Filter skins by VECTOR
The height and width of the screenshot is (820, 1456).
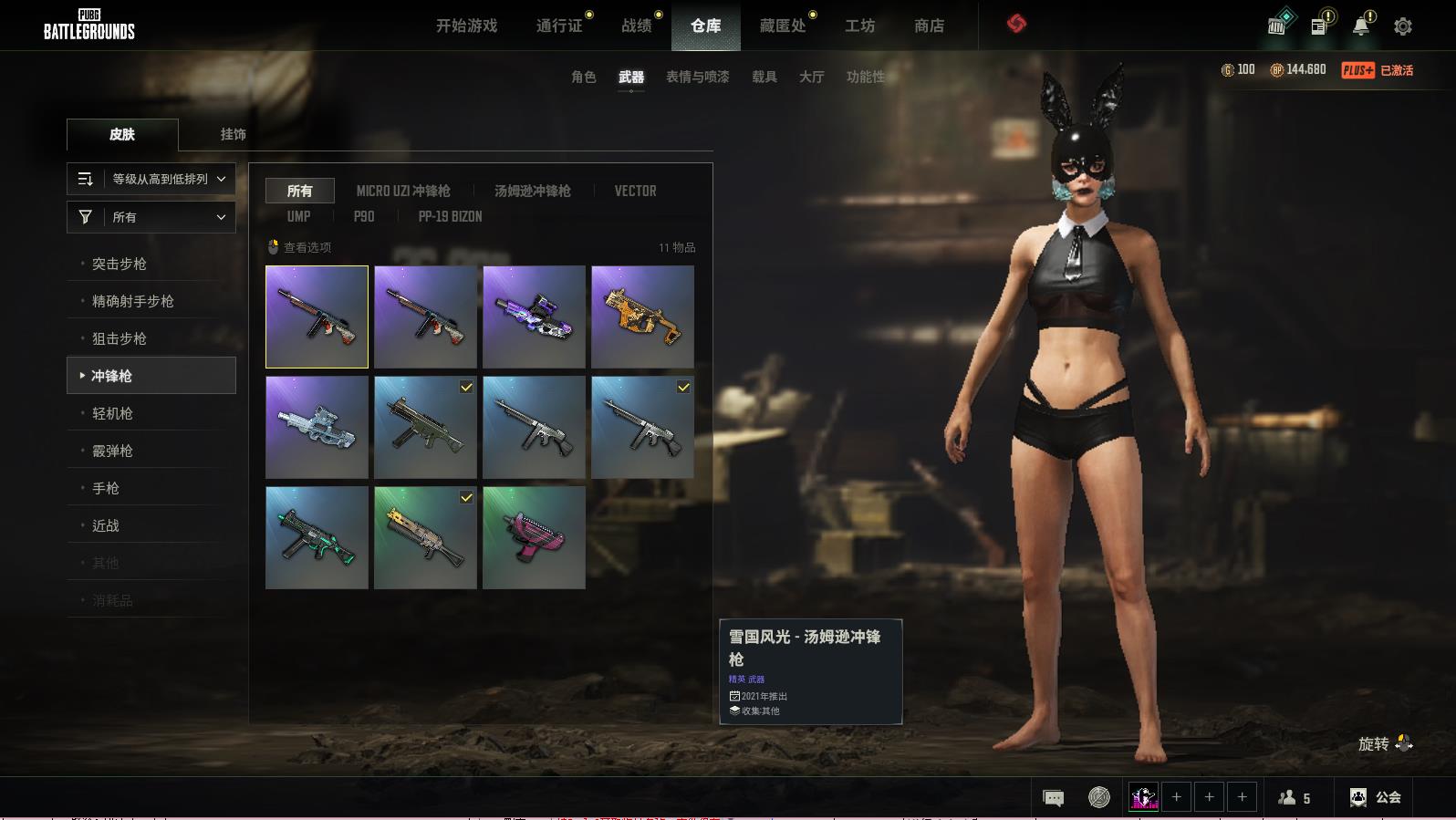[x=635, y=191]
